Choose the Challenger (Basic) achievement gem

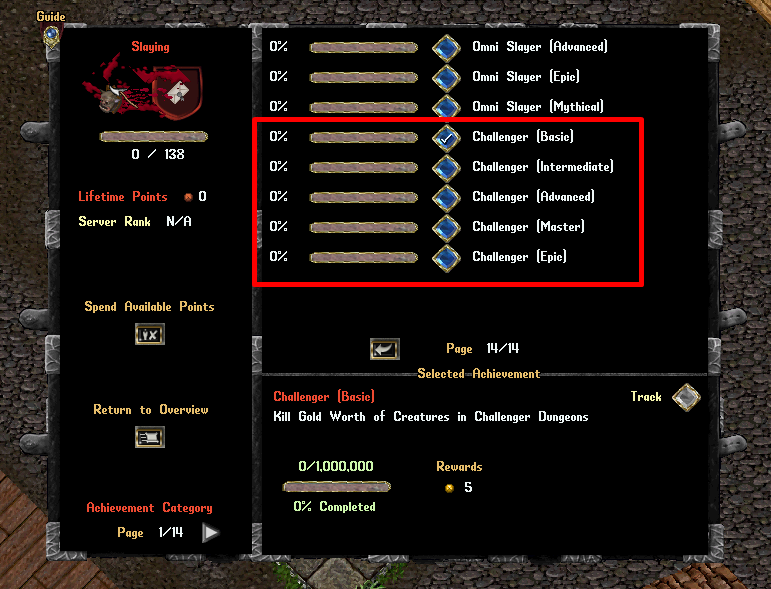pos(446,137)
